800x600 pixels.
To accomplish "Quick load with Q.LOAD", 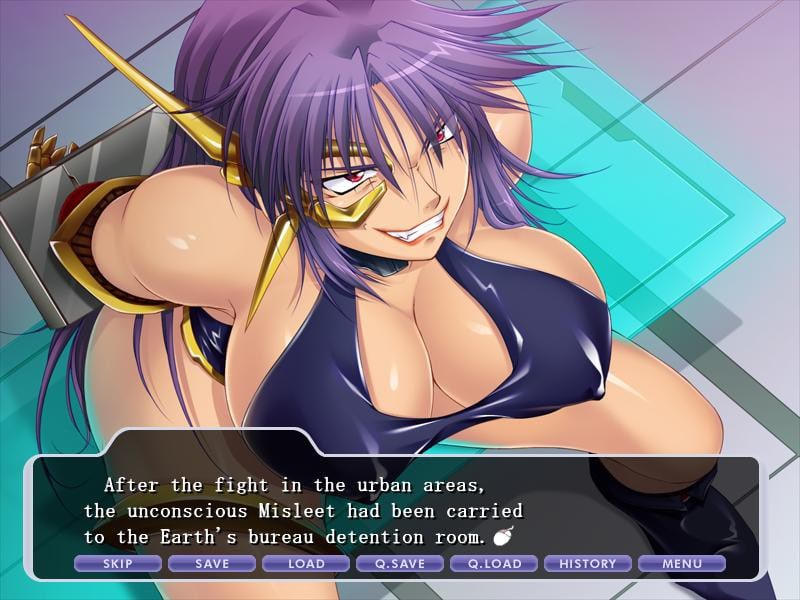I will [x=494, y=564].
